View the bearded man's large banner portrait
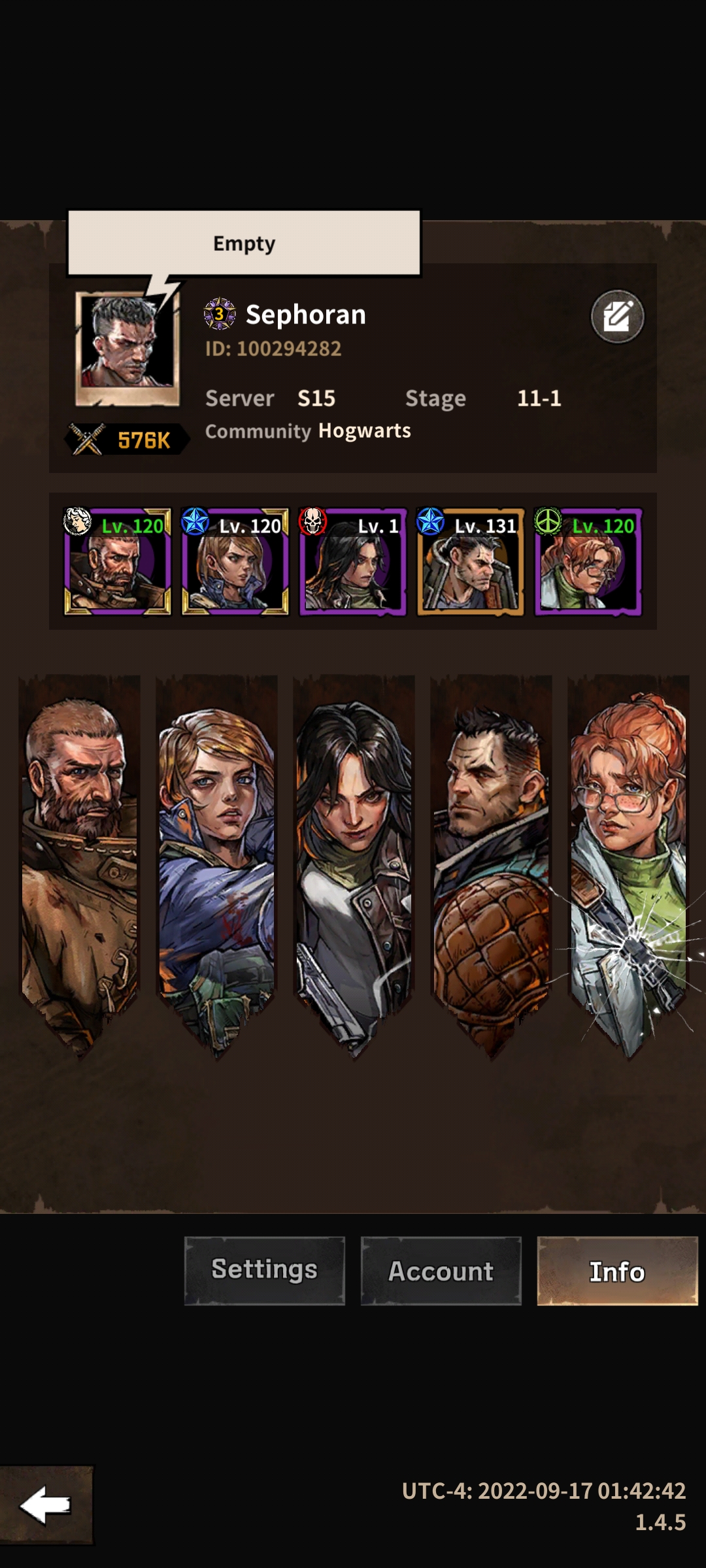Viewport: 706px width, 1568px height. [x=80, y=862]
